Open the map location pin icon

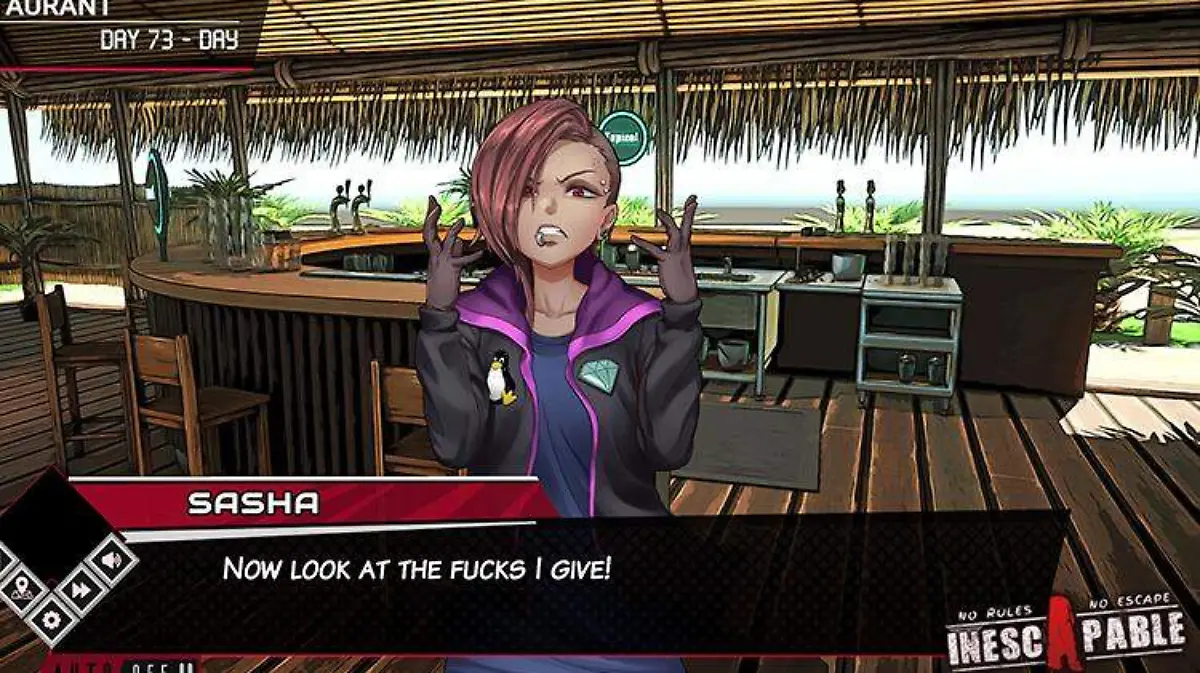(20, 589)
